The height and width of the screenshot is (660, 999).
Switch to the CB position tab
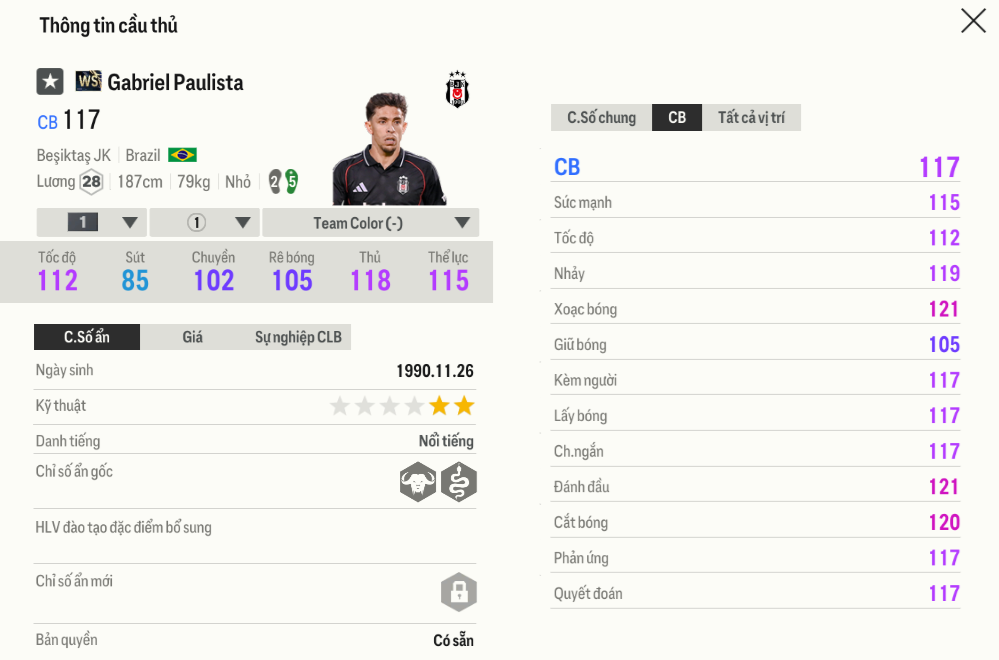pyautogui.click(x=677, y=118)
